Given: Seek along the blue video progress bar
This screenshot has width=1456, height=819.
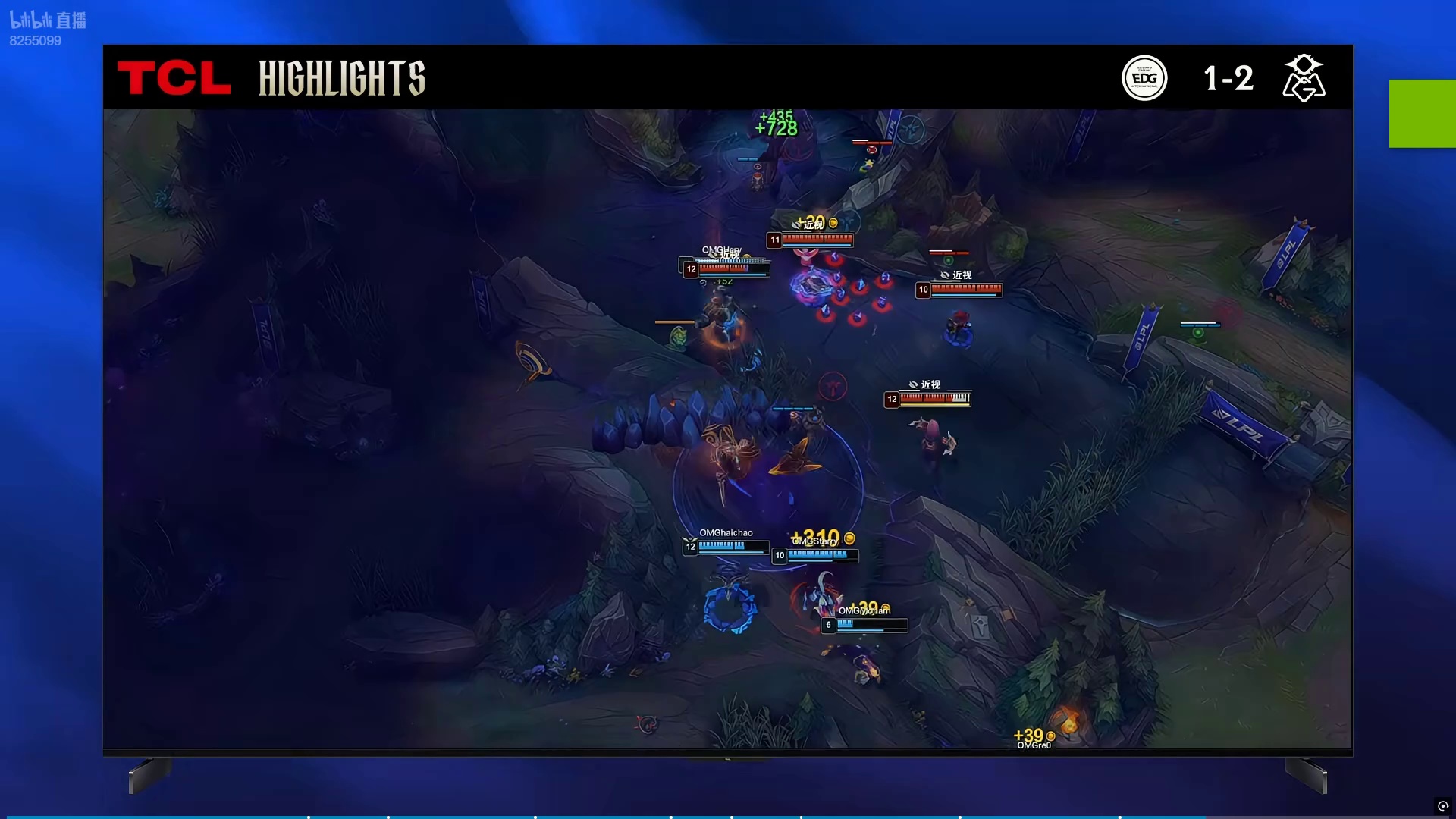Looking at the screenshot, I should (607, 817).
